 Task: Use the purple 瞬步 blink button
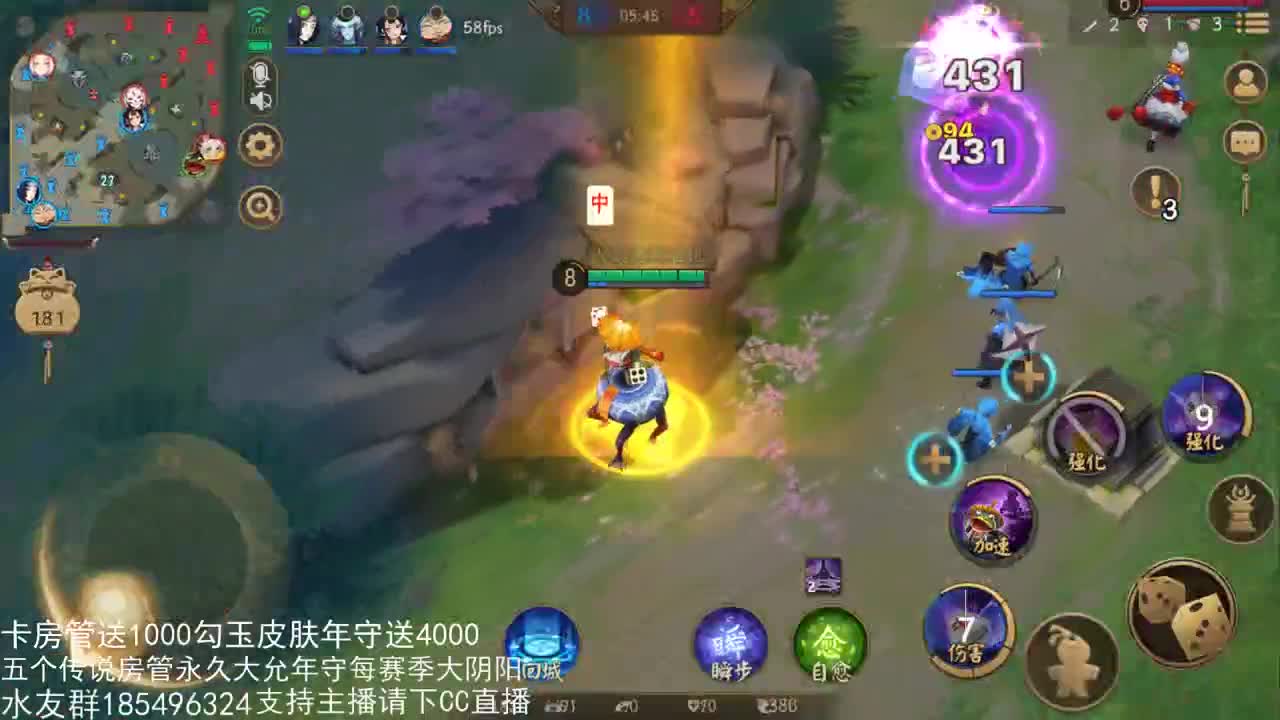732,645
